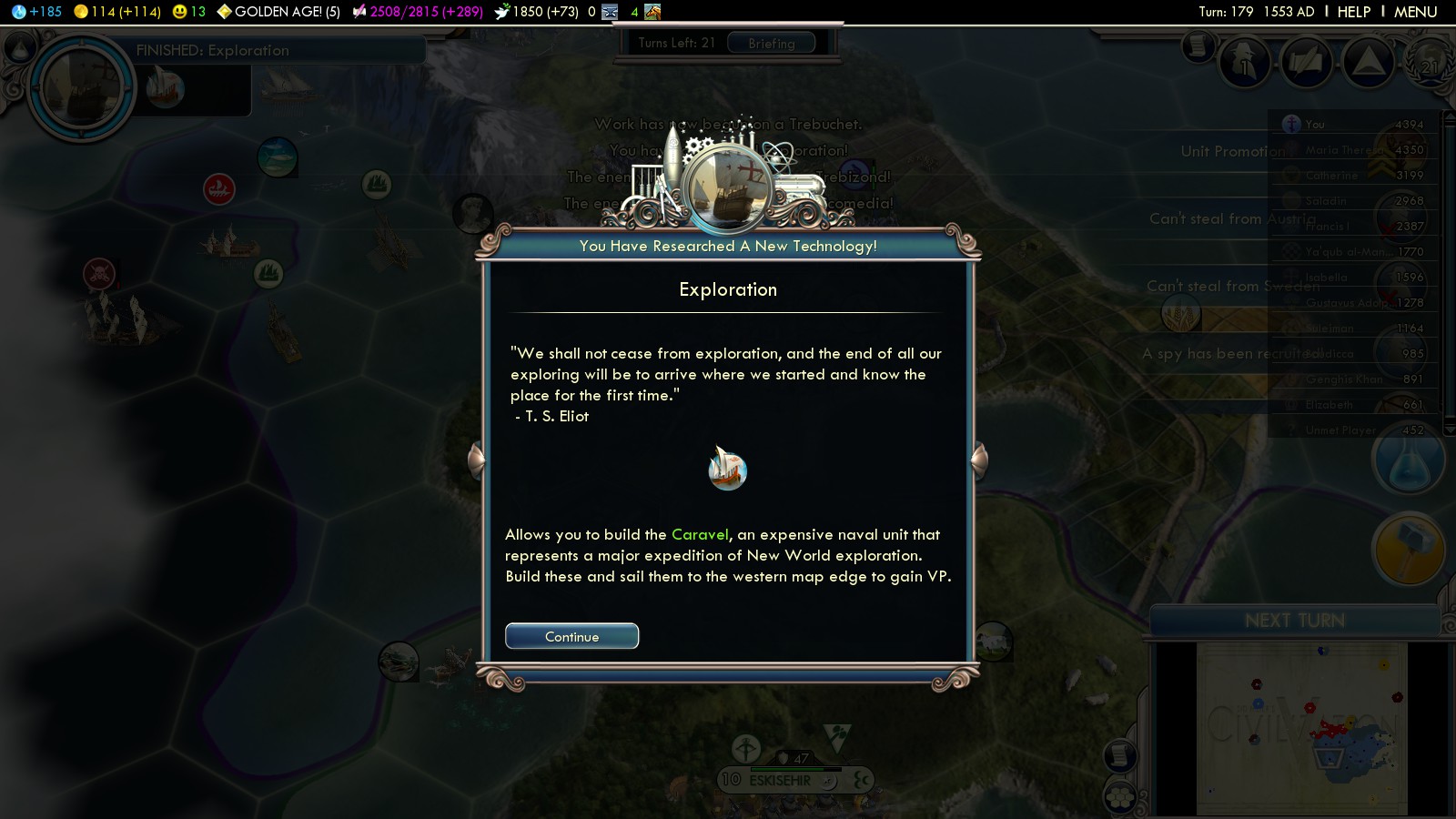
Task: Open the HELP screen
Action: pos(1353,12)
